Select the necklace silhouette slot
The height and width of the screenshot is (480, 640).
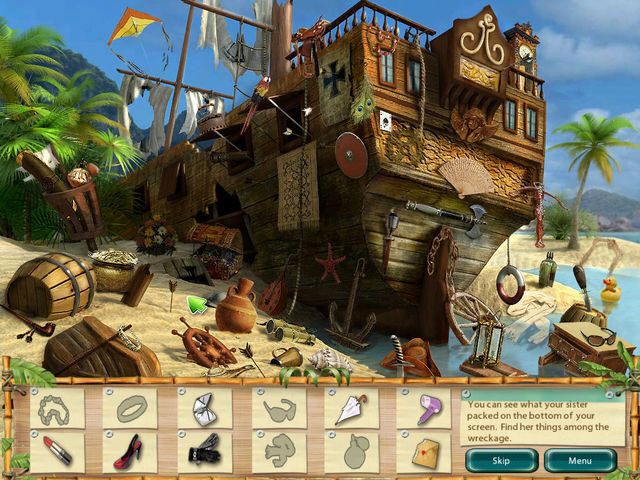[x=58, y=409]
